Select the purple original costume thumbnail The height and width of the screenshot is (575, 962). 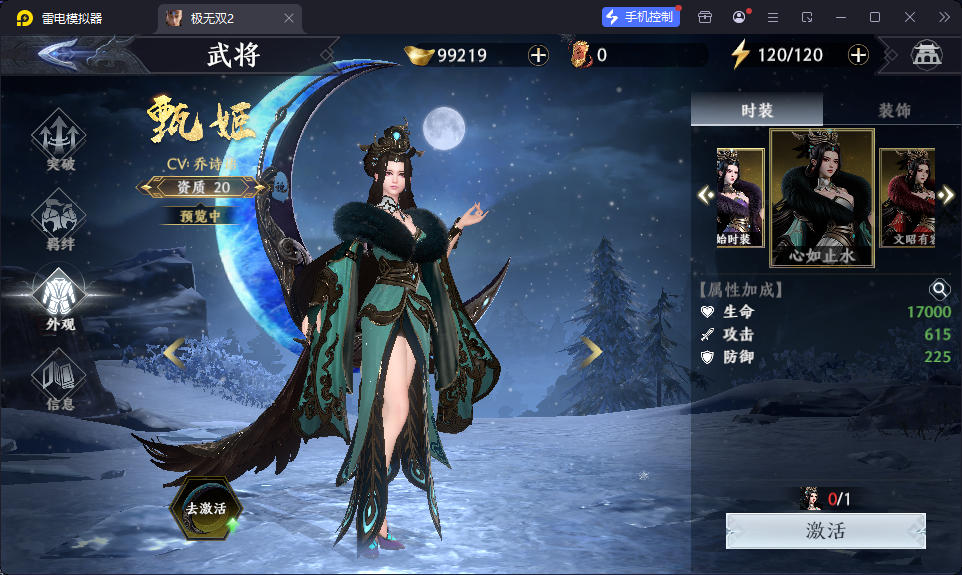(740, 197)
